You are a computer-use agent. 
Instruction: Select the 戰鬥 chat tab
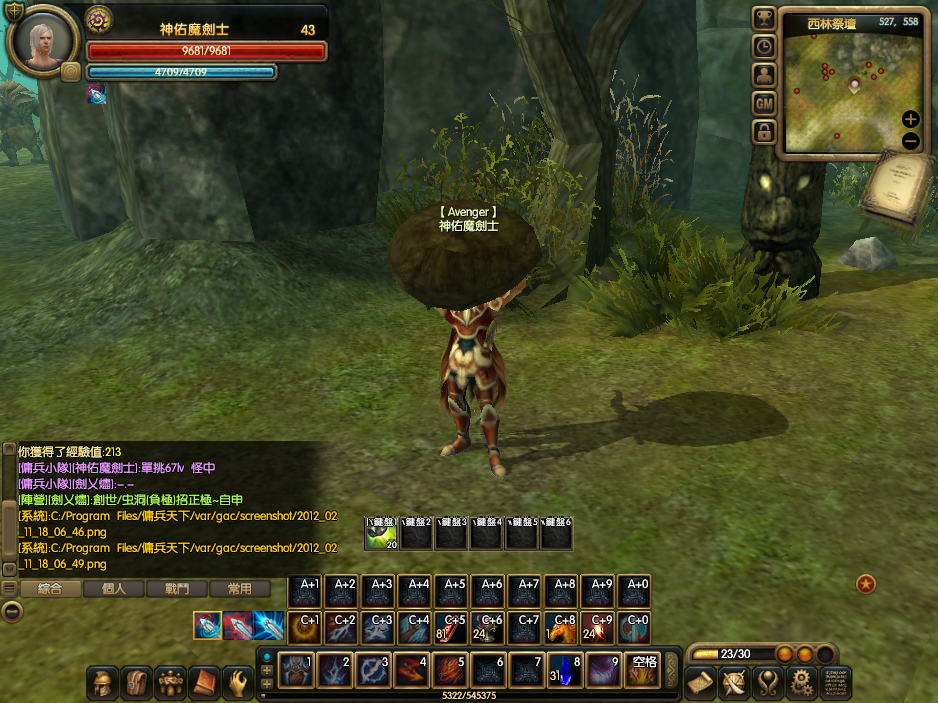[176, 589]
